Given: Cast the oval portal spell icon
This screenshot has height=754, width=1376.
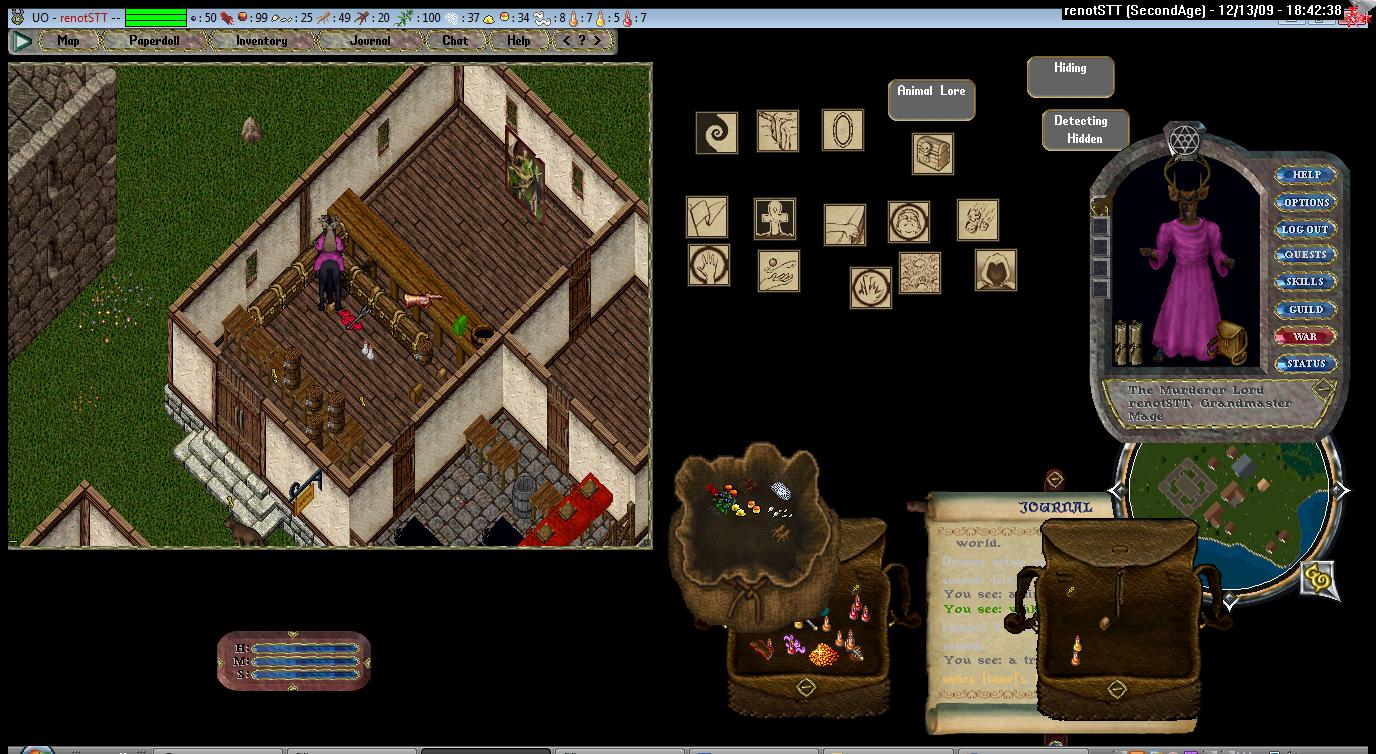Looking at the screenshot, I should point(842,130).
